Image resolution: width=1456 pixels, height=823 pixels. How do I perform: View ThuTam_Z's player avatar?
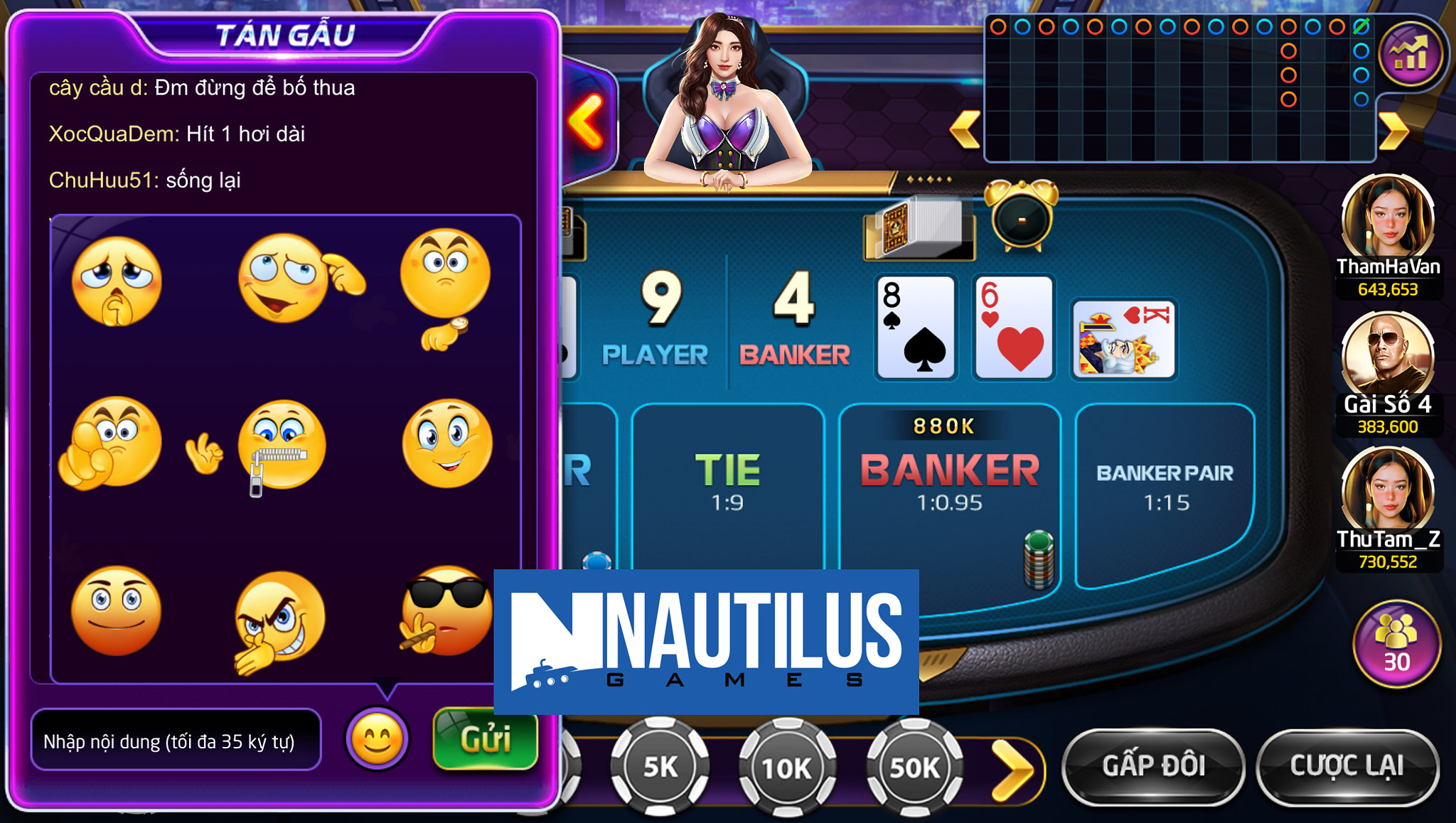1387,492
